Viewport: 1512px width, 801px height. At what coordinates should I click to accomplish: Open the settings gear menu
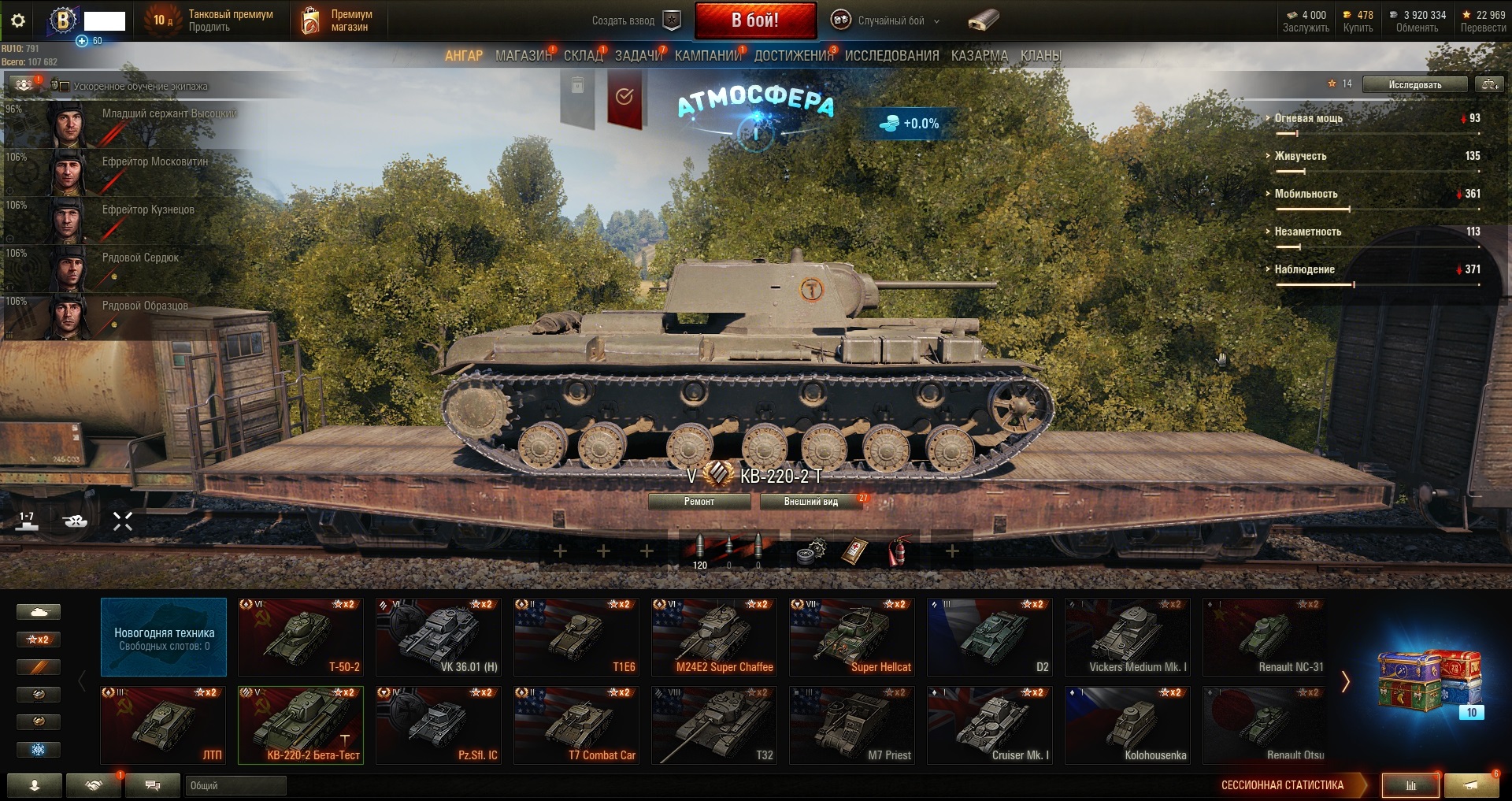[x=18, y=21]
